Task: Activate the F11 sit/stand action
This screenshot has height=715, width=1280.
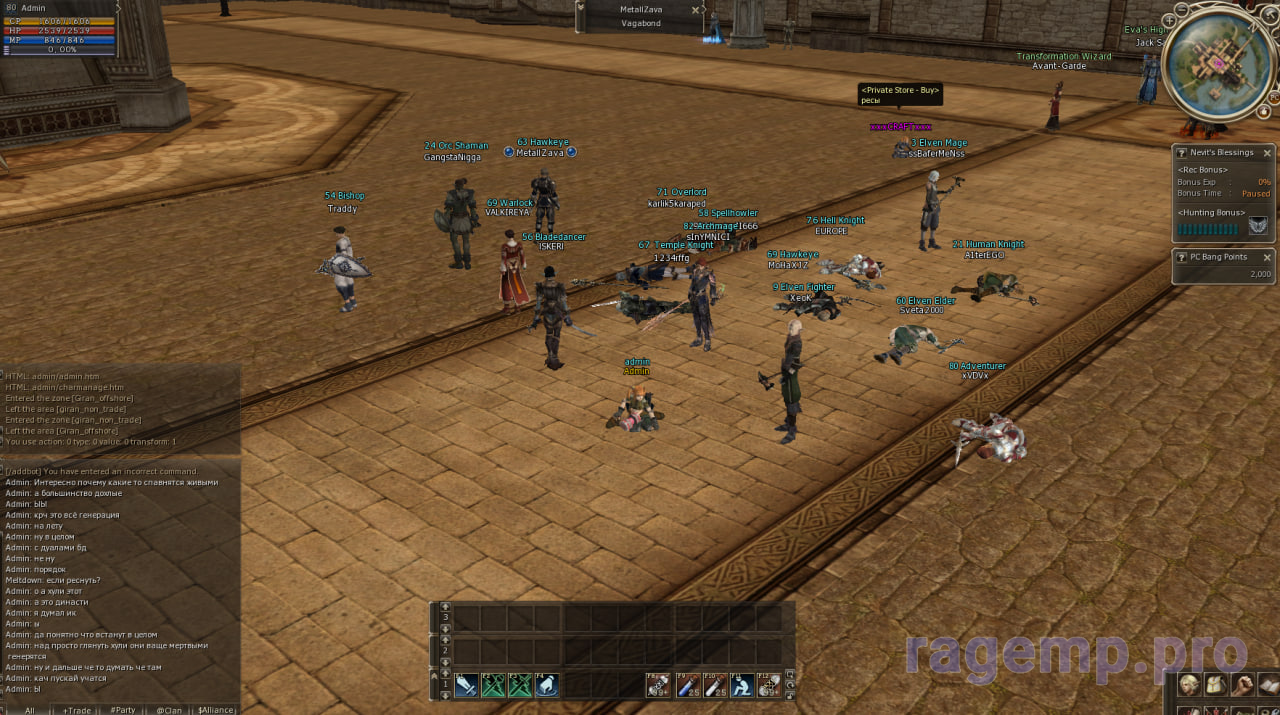Action: click(x=741, y=685)
